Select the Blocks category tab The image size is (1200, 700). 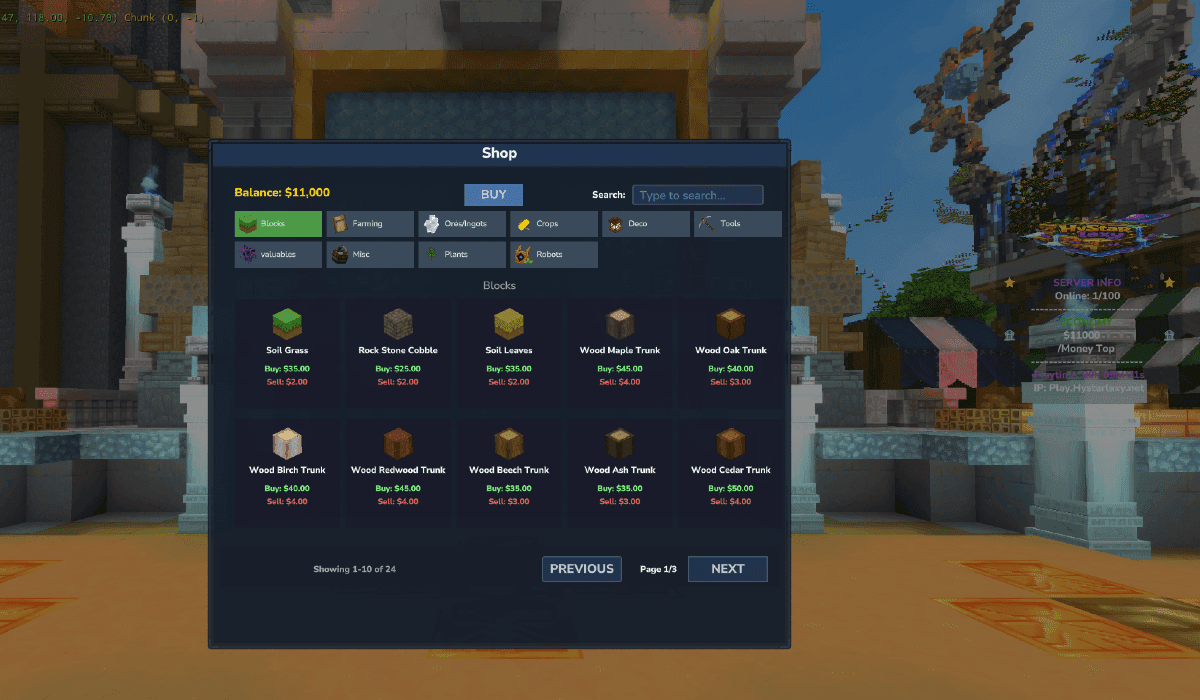point(278,224)
